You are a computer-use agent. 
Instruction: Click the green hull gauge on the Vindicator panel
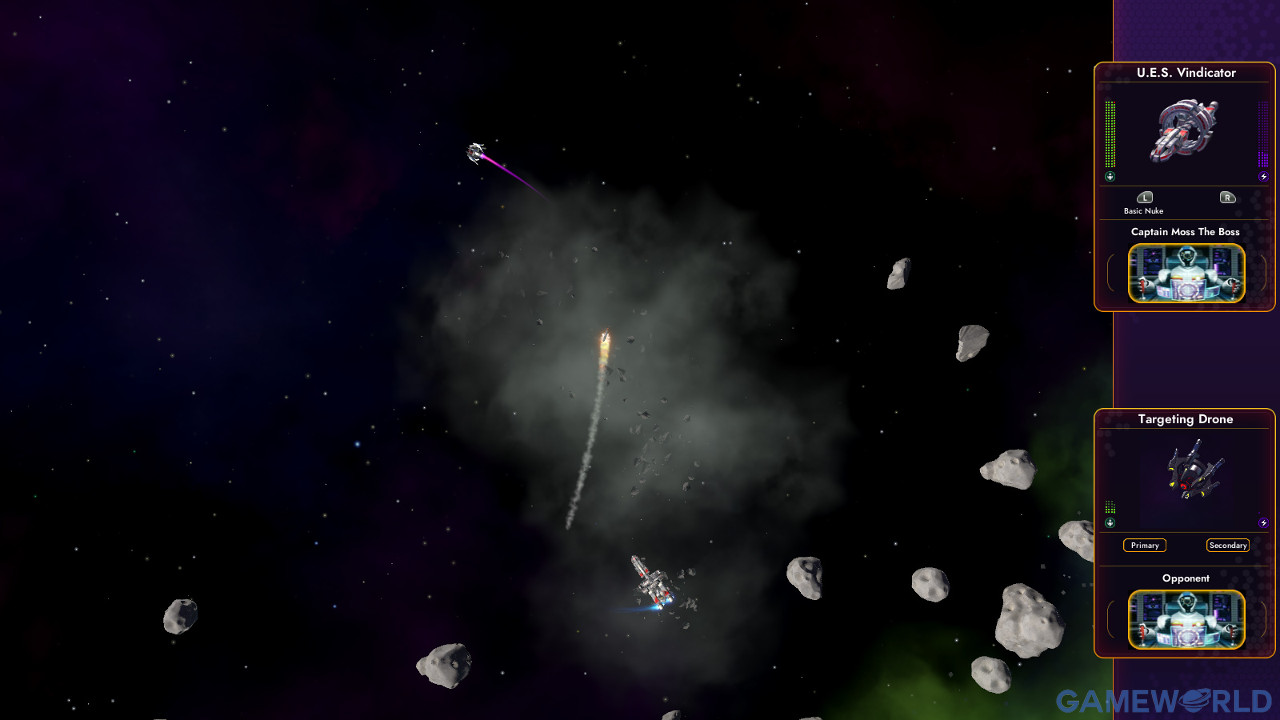(x=1109, y=132)
